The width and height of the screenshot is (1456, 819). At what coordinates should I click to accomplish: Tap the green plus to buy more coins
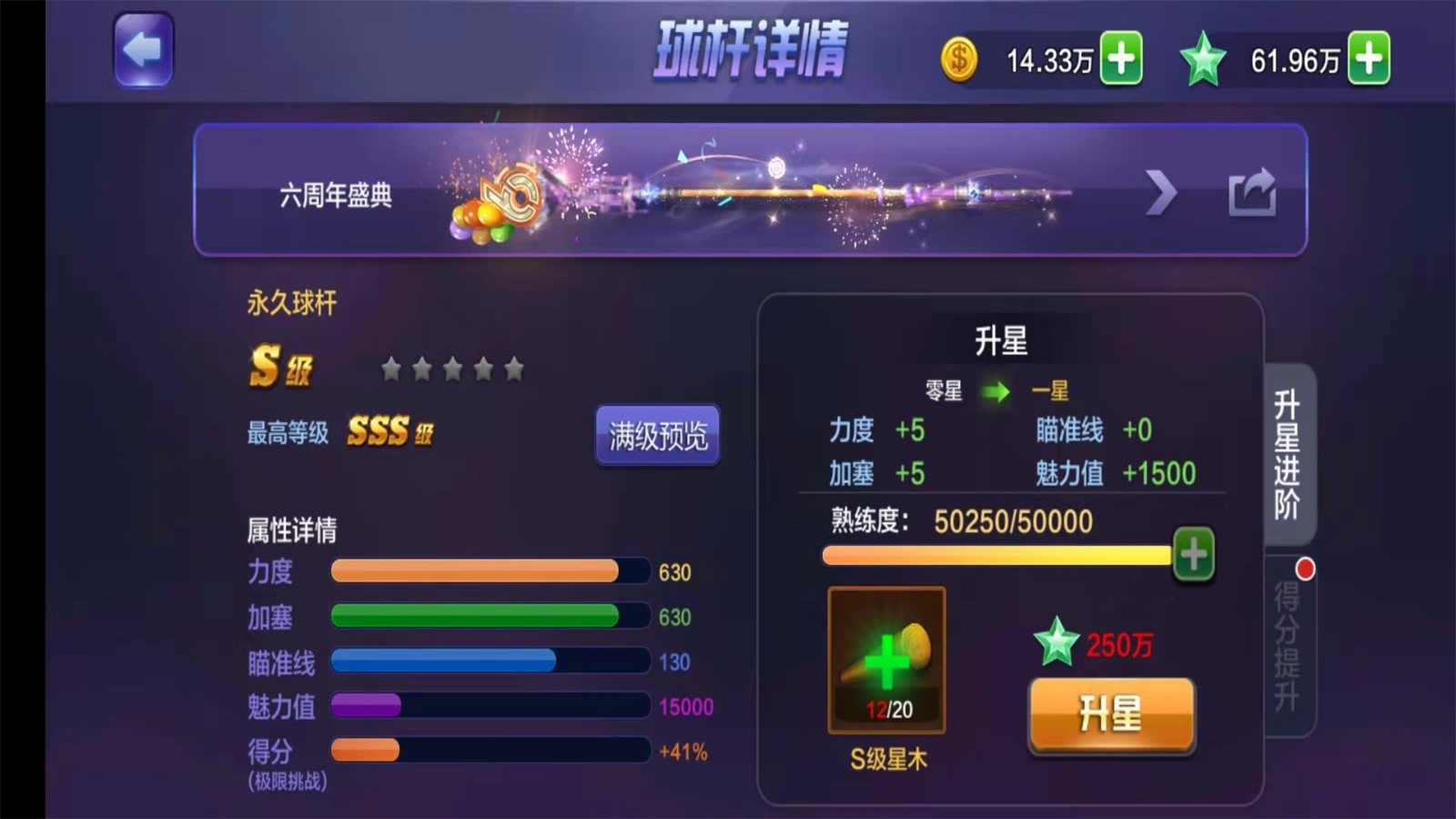(x=1121, y=56)
